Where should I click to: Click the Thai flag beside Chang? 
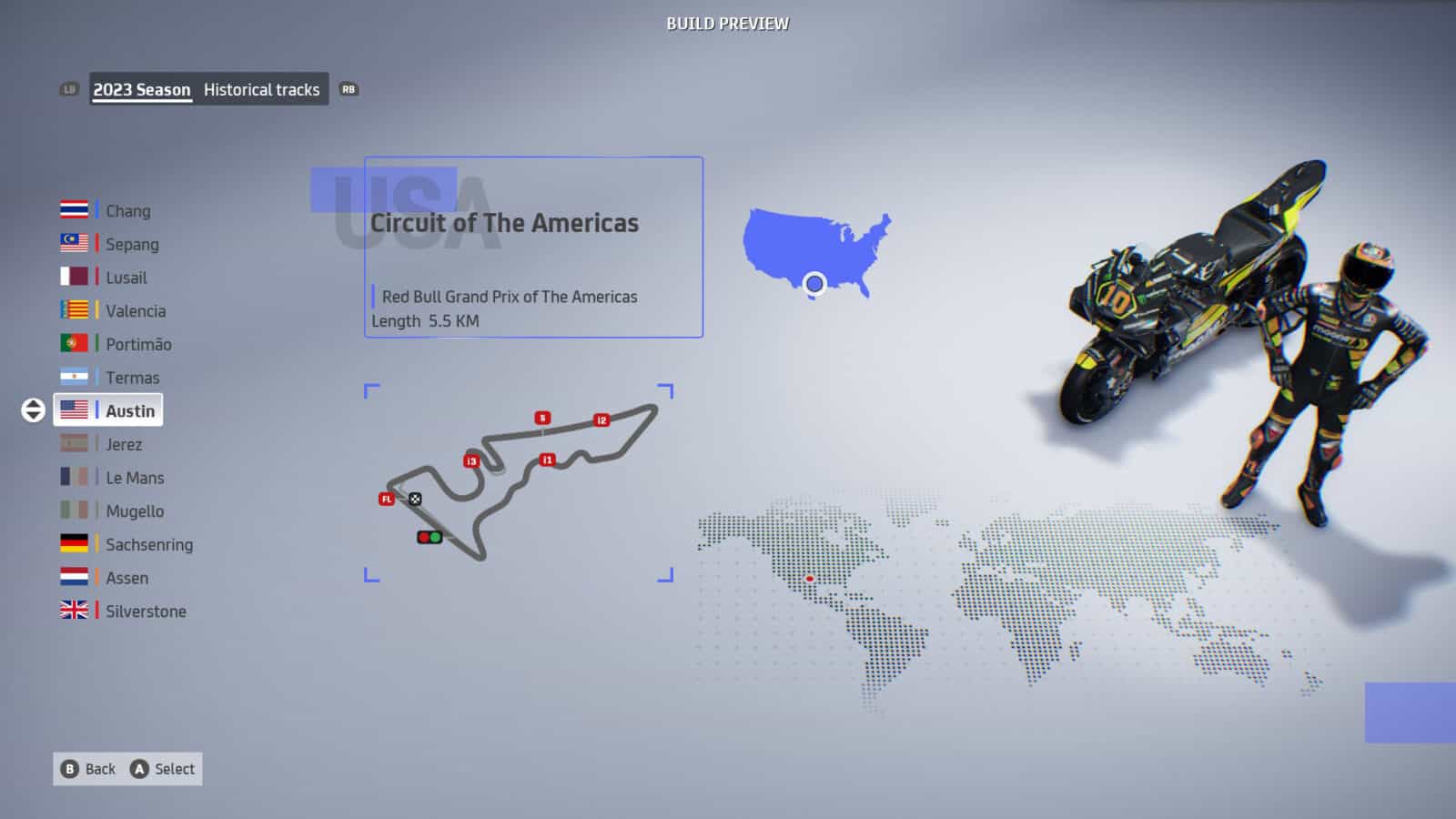(x=71, y=210)
